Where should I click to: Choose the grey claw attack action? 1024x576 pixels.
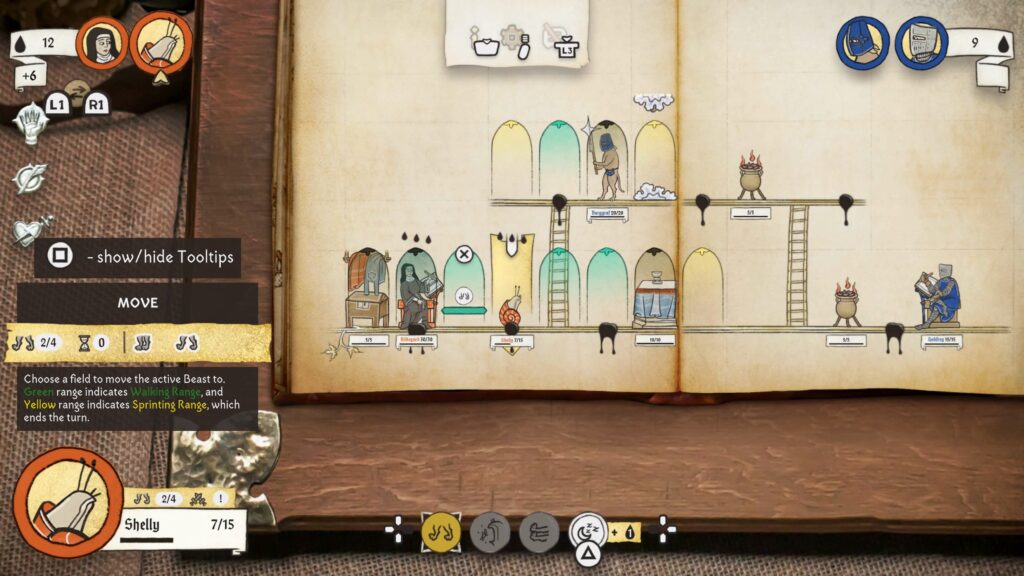click(x=490, y=531)
